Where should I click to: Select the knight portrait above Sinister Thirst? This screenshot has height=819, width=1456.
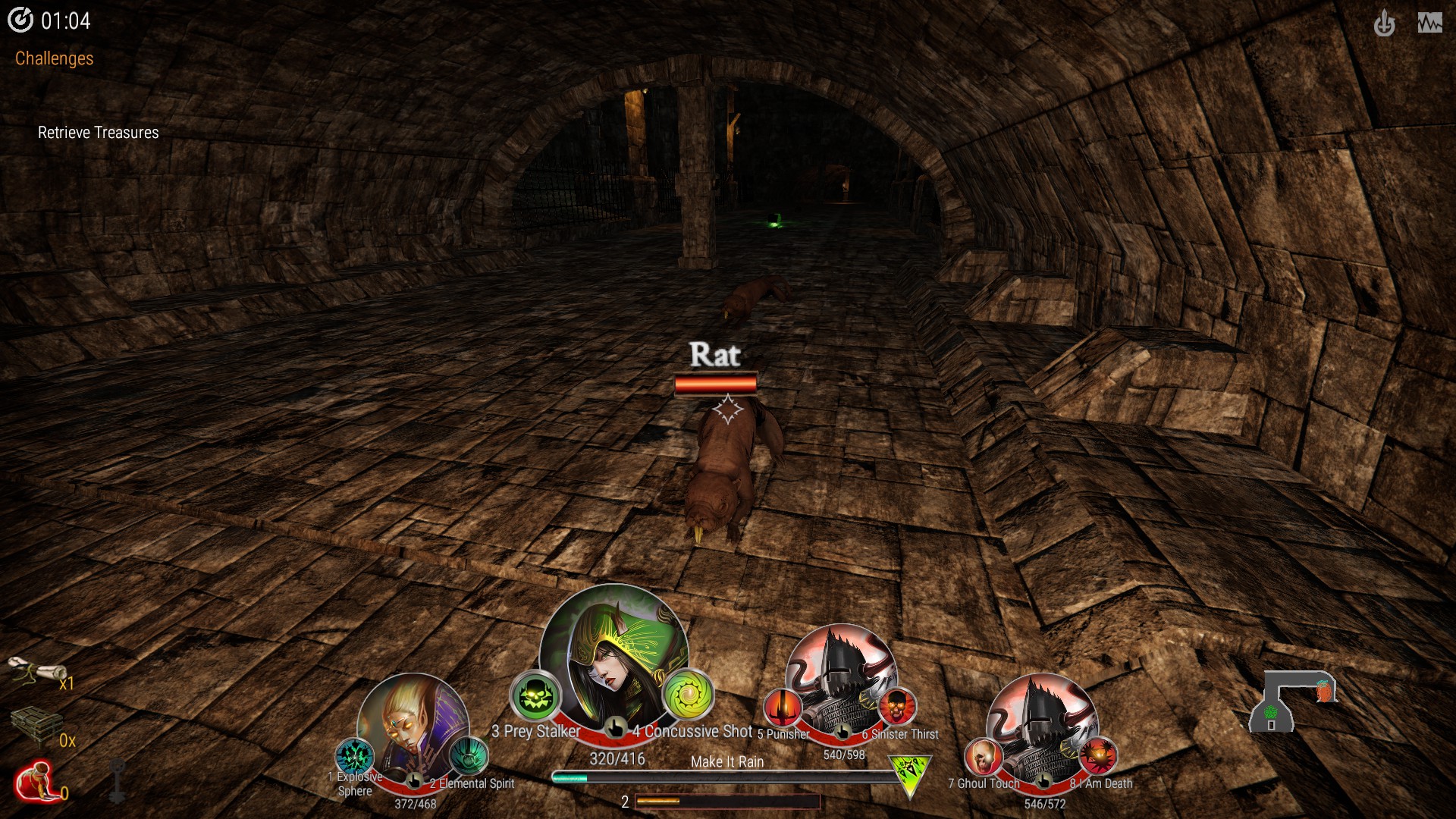(x=840, y=673)
